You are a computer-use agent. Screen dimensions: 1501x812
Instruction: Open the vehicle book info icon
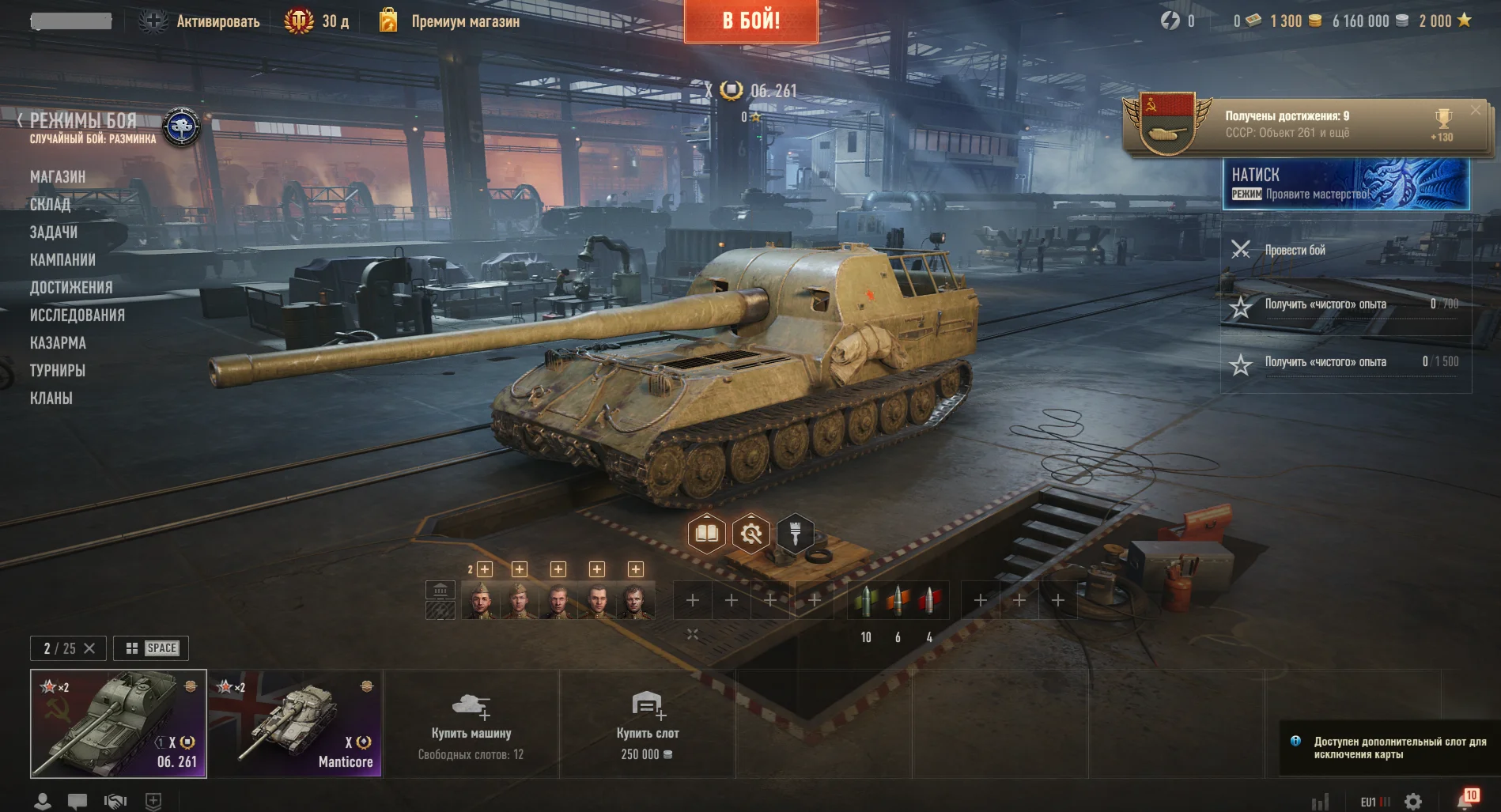tap(706, 534)
